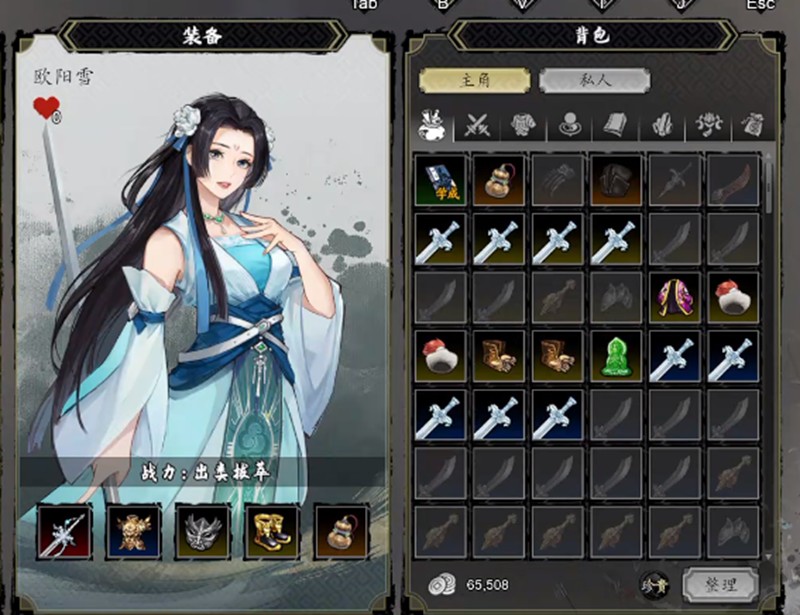Open the book category filter
Viewport: 800px width, 615px height.
tap(613, 125)
